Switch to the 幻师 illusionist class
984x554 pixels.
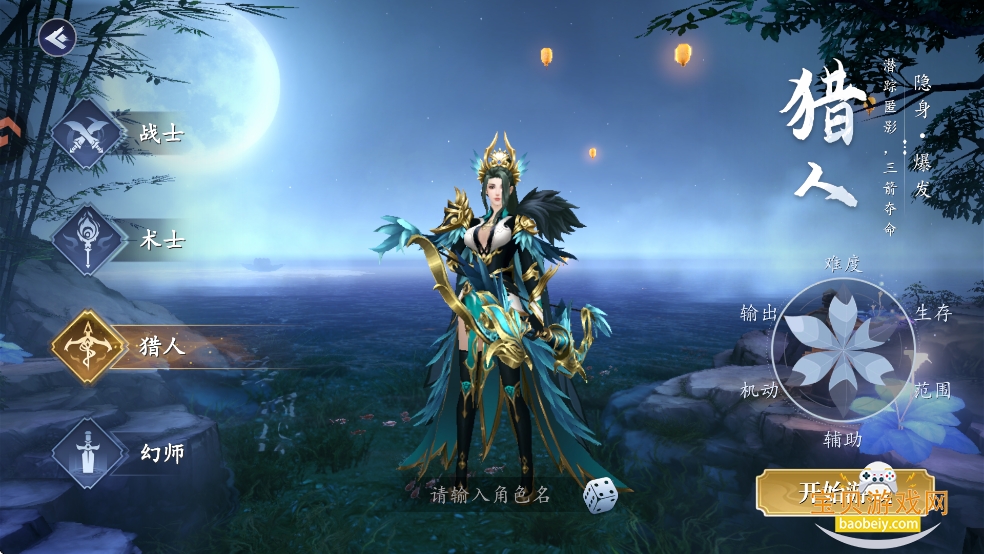point(90,454)
